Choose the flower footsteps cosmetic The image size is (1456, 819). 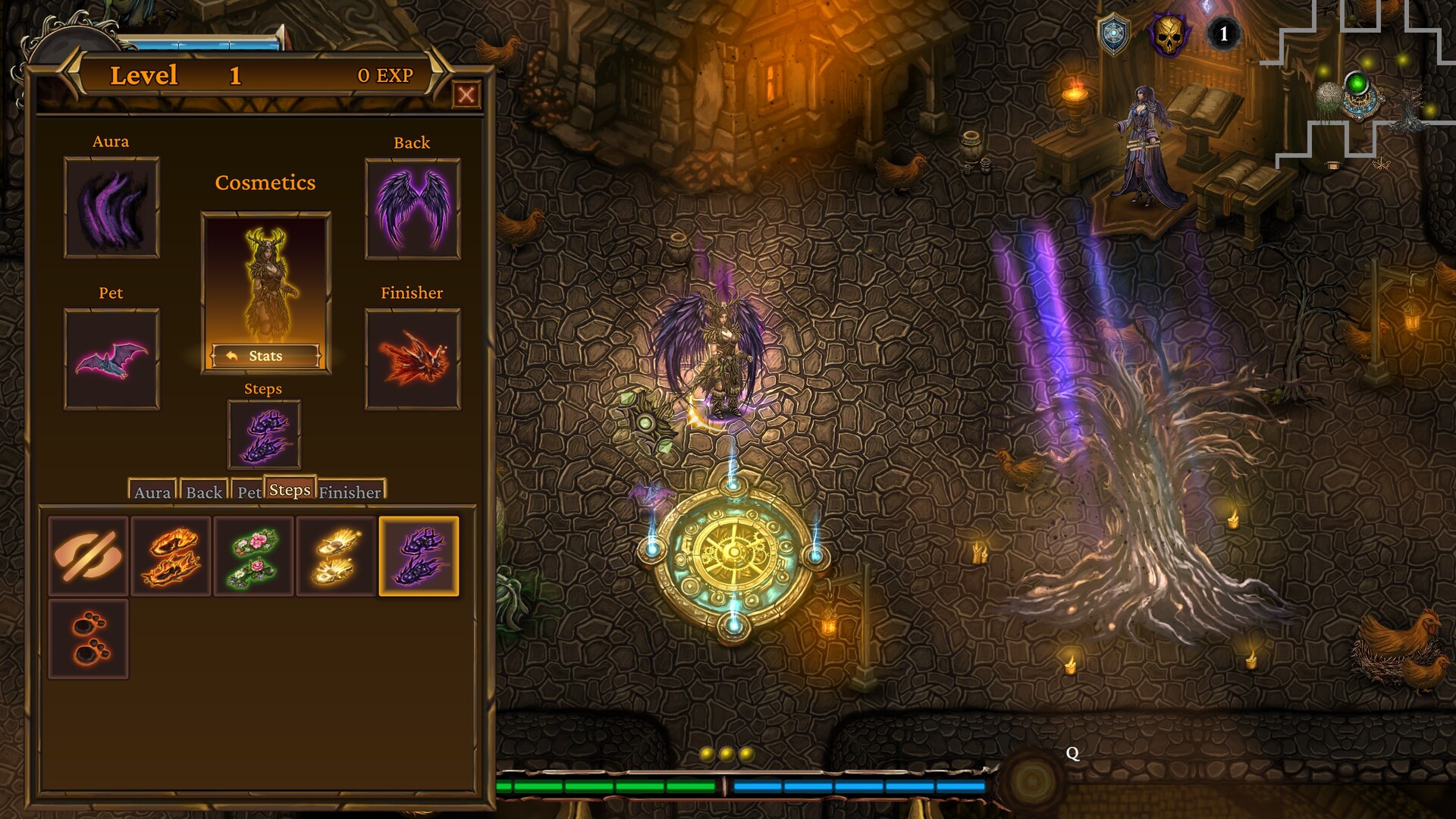pyautogui.click(x=254, y=557)
